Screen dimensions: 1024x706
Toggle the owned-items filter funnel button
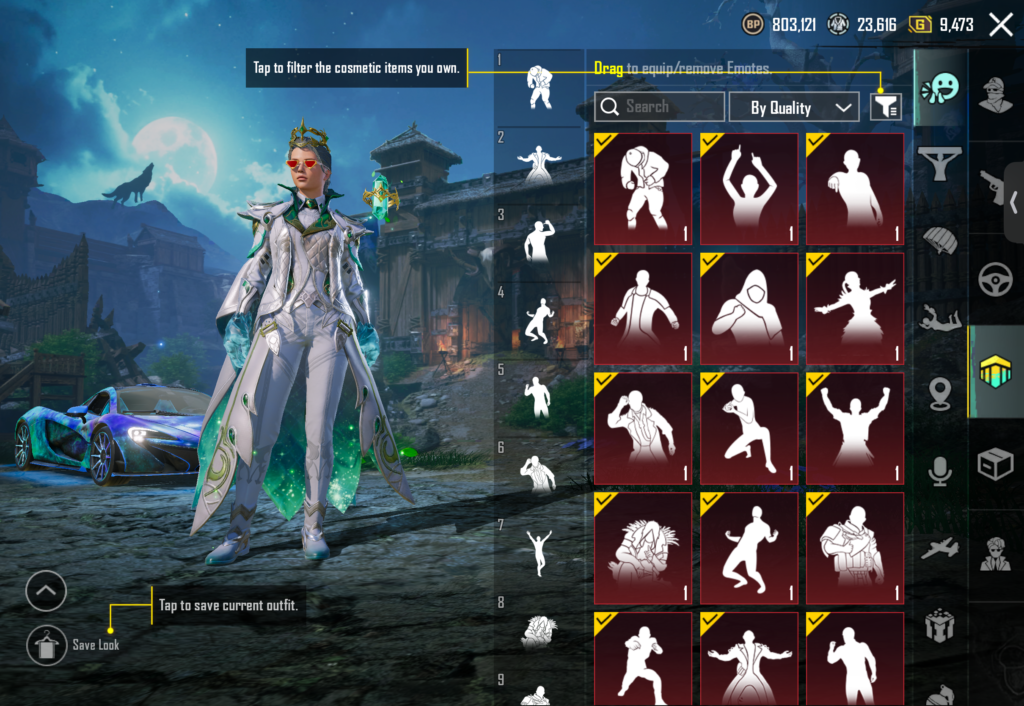click(886, 107)
